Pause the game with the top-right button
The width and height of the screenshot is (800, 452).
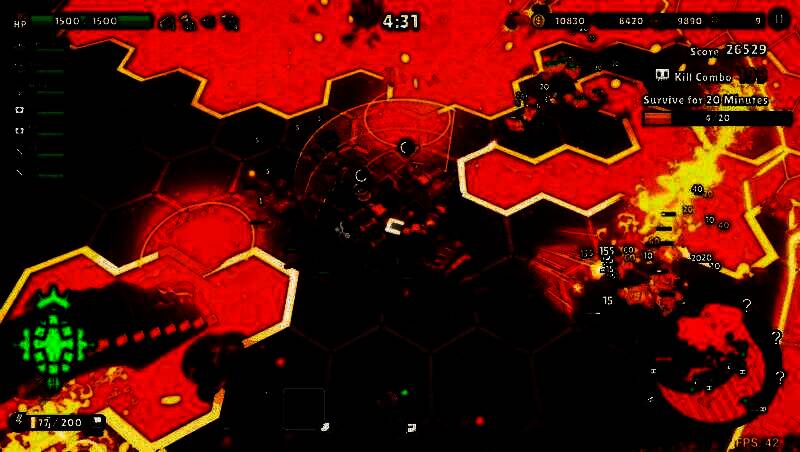coord(779,19)
